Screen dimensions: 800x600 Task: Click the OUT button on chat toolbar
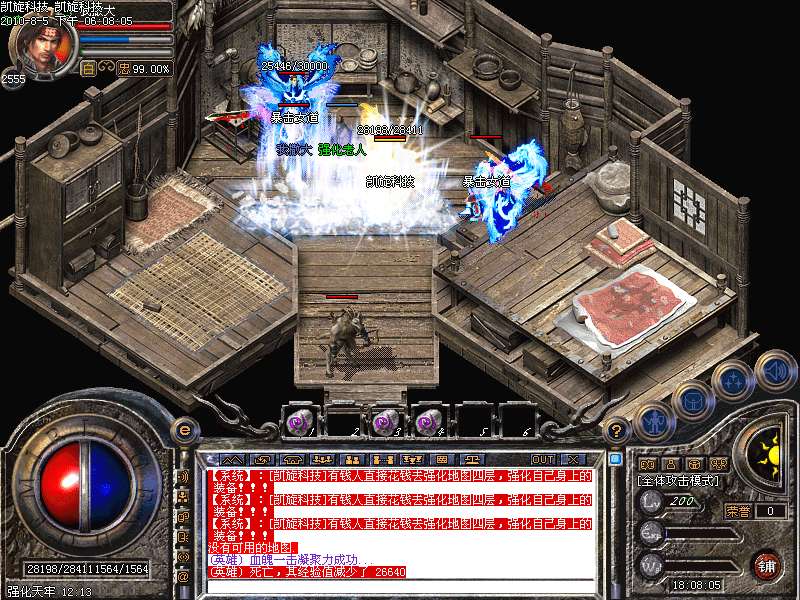click(x=543, y=459)
